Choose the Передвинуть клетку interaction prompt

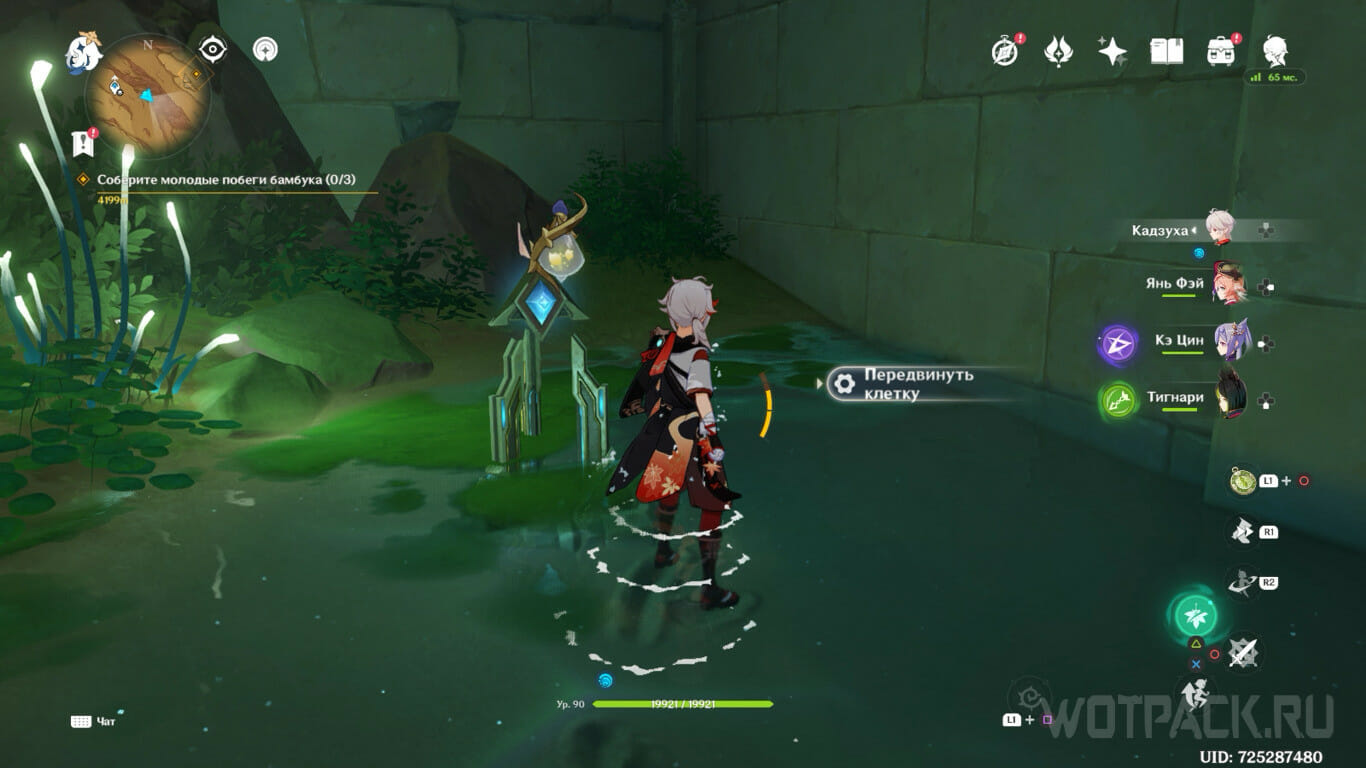click(x=905, y=384)
